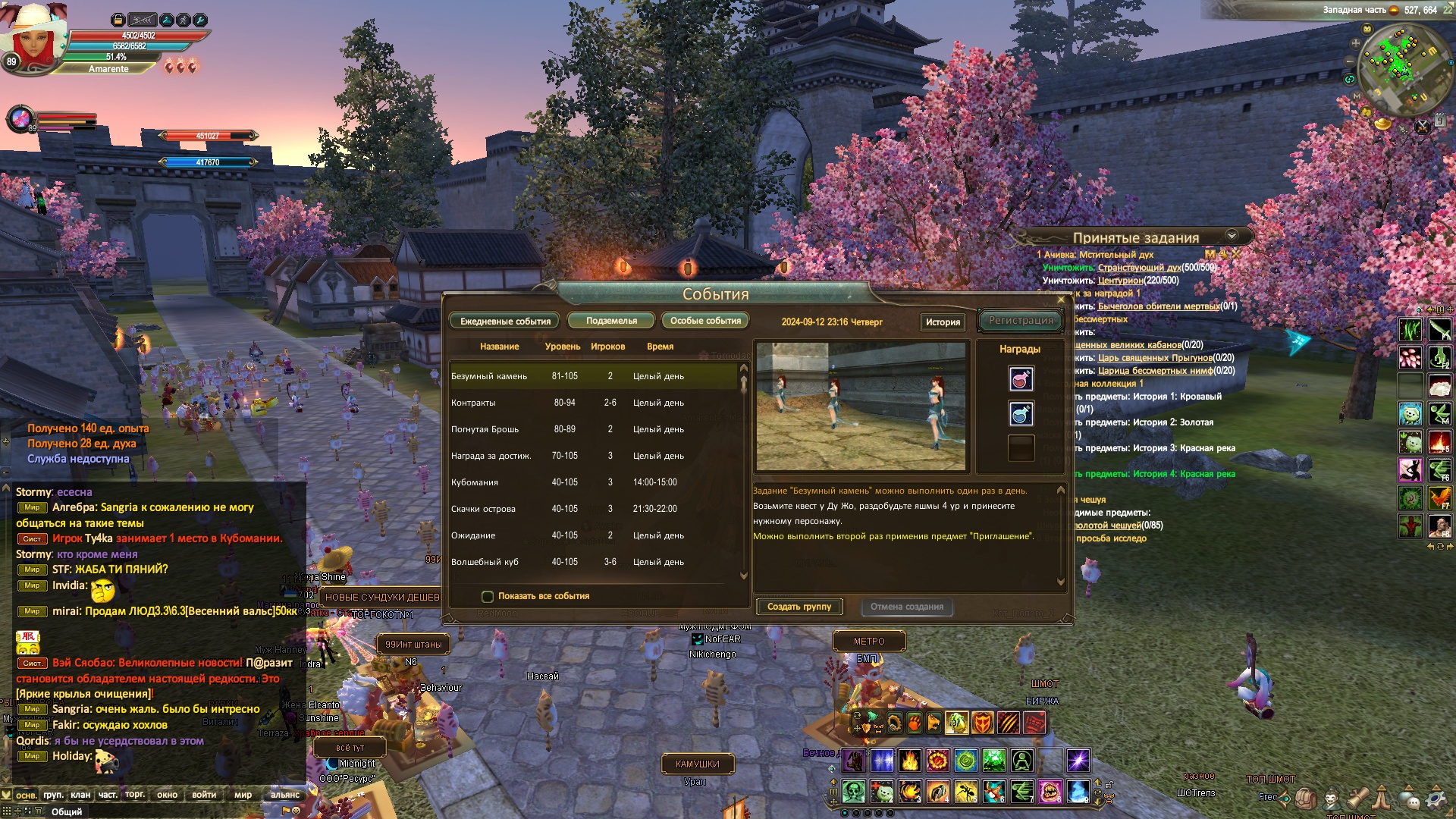Open the История button in the events window
The width and height of the screenshot is (1456, 819).
coord(943,322)
